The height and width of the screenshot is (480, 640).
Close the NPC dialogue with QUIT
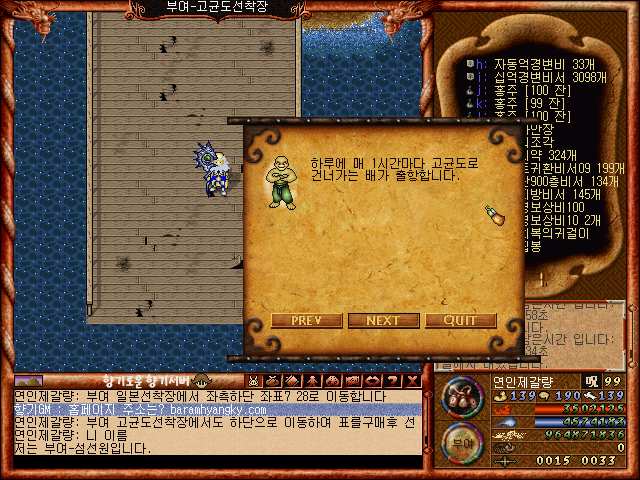[x=460, y=321]
